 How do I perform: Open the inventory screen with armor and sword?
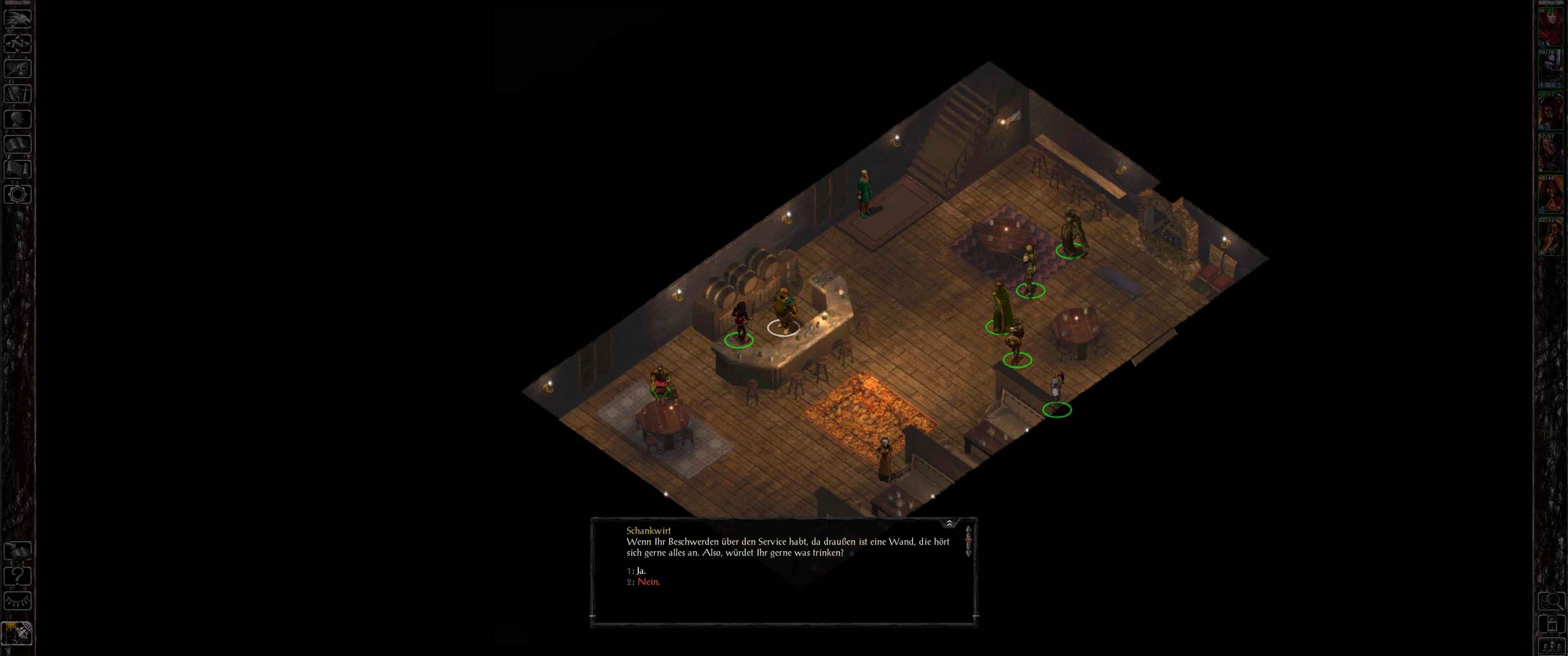[x=18, y=94]
